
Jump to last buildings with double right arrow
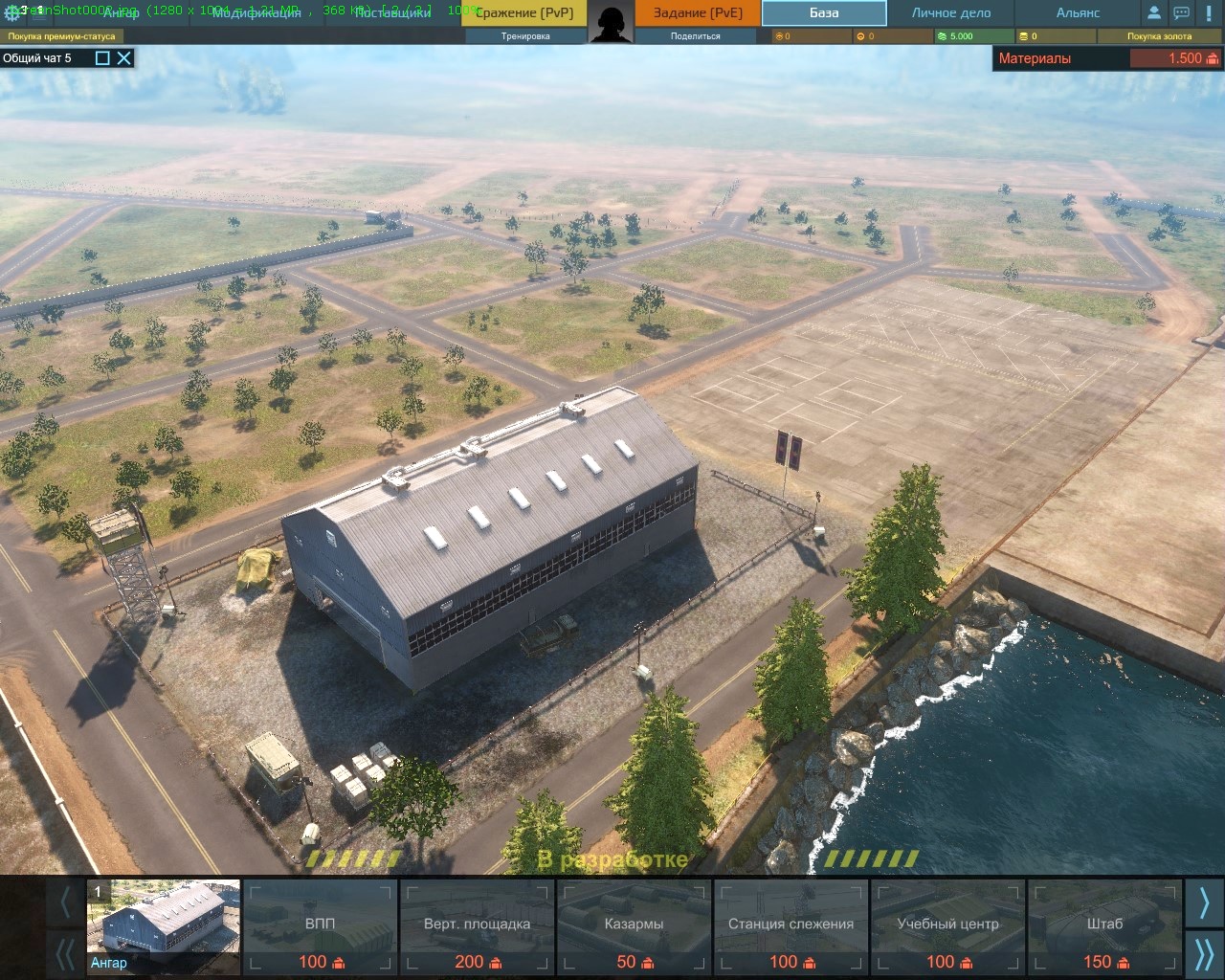pos(1204,954)
